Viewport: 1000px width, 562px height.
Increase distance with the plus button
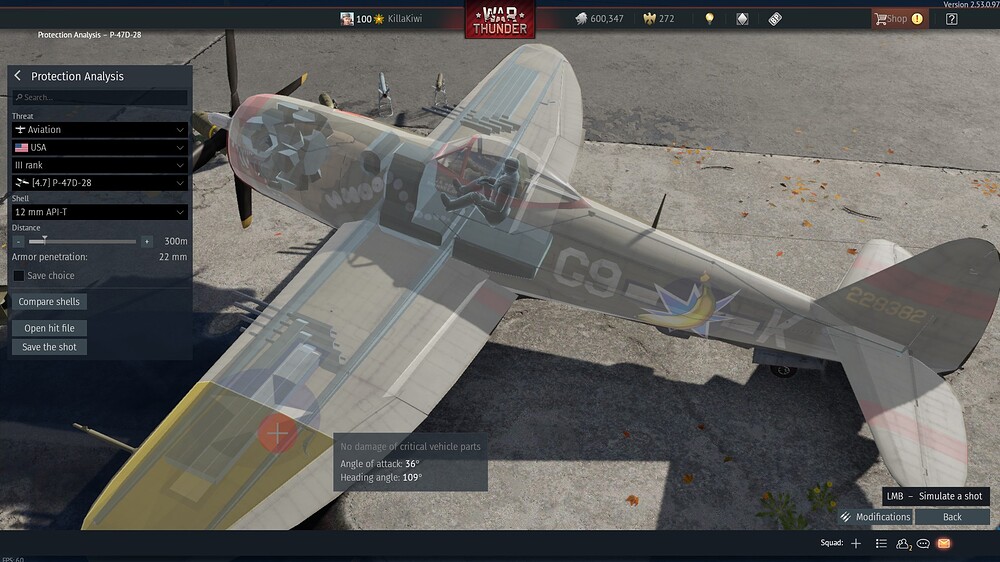click(x=147, y=242)
